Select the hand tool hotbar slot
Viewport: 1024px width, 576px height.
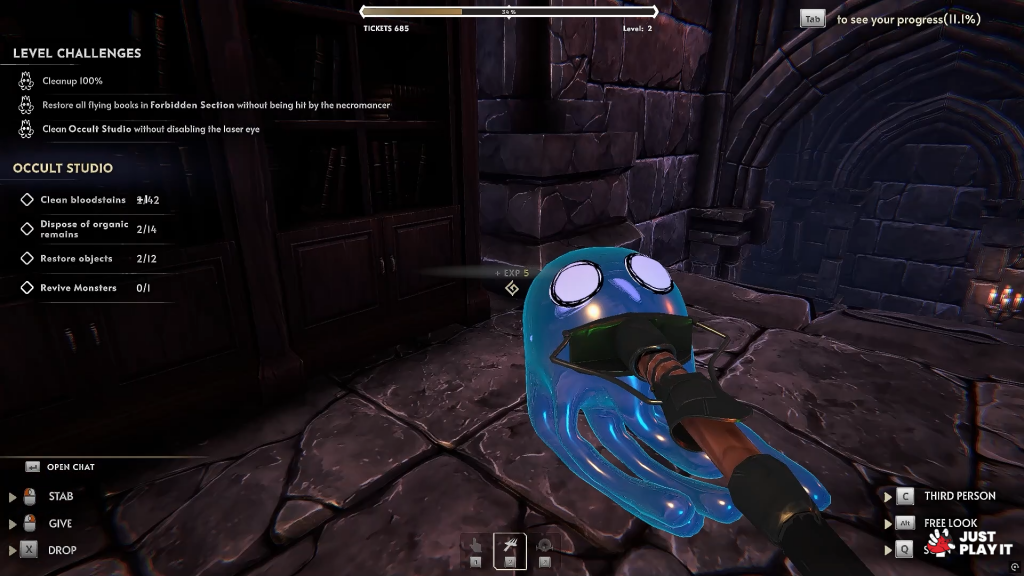pyautogui.click(x=476, y=546)
